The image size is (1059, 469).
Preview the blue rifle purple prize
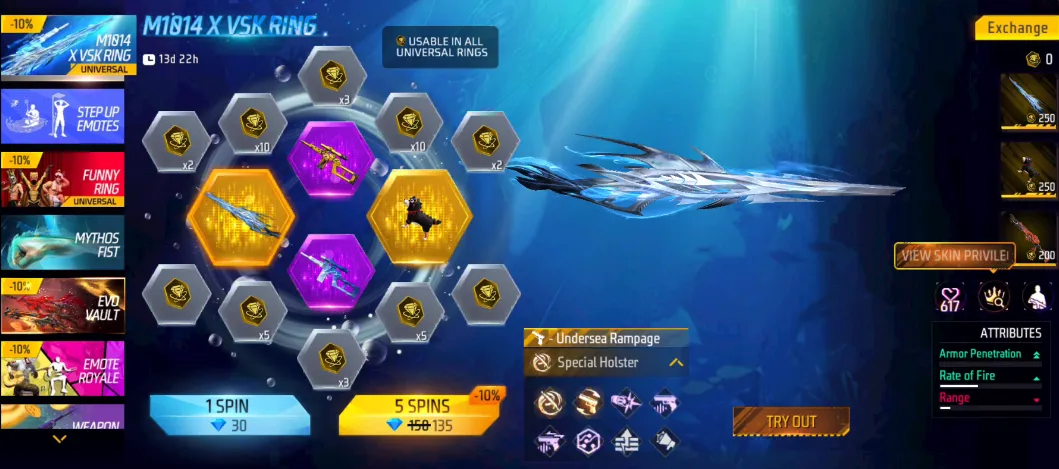point(330,273)
